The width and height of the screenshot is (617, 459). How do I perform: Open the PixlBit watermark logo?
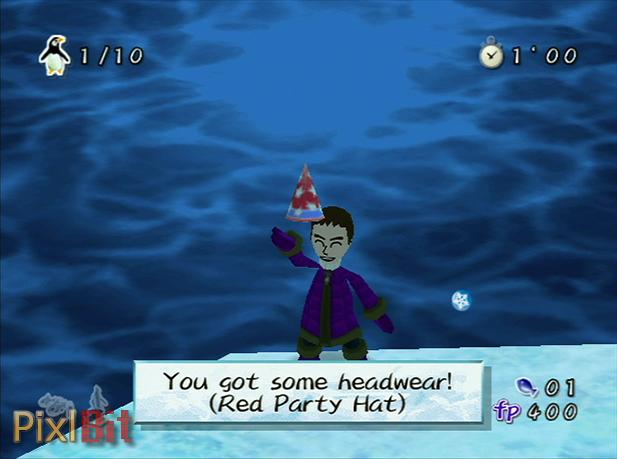click(72, 424)
